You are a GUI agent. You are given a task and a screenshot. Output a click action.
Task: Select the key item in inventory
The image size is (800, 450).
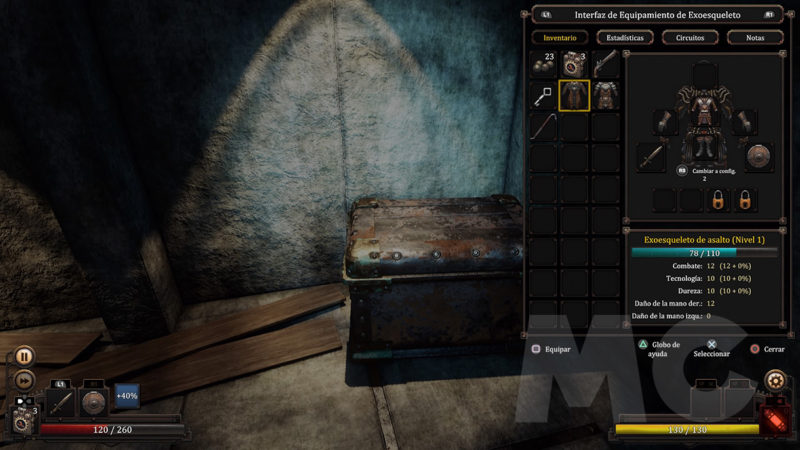543,95
